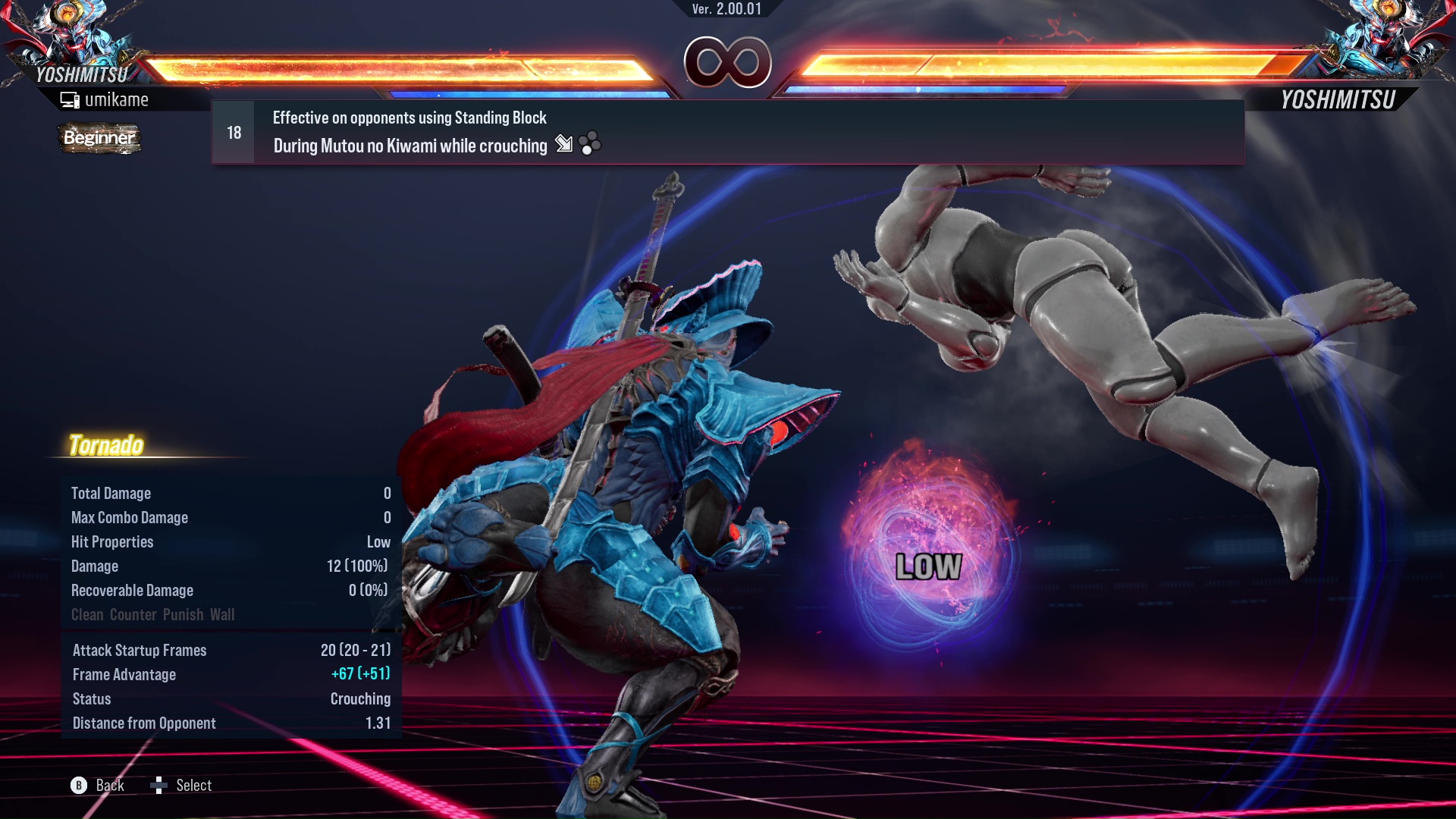The width and height of the screenshot is (1456, 819).
Task: Click the button-cluster input icon
Action: point(590,144)
